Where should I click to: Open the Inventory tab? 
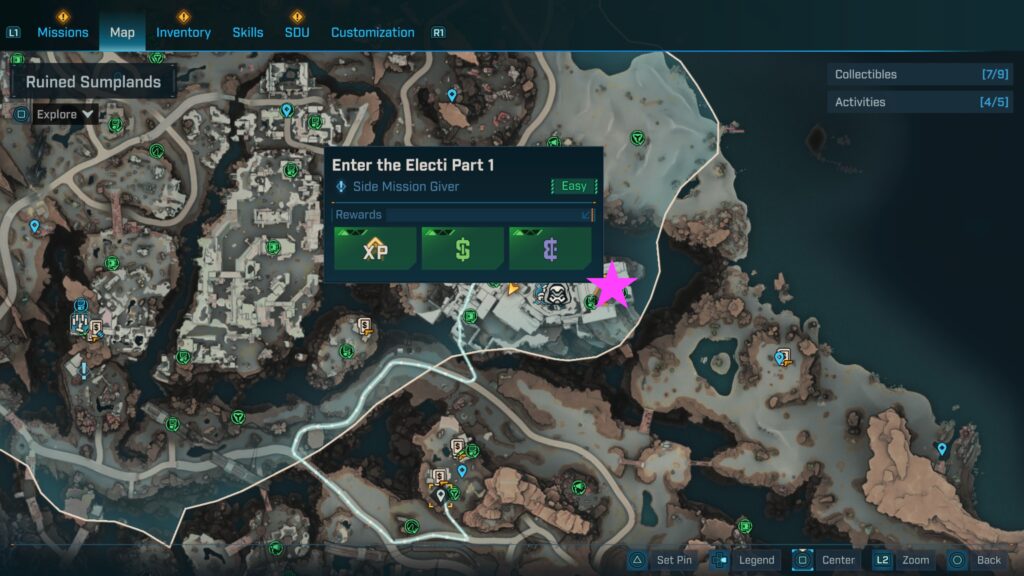pyautogui.click(x=183, y=32)
